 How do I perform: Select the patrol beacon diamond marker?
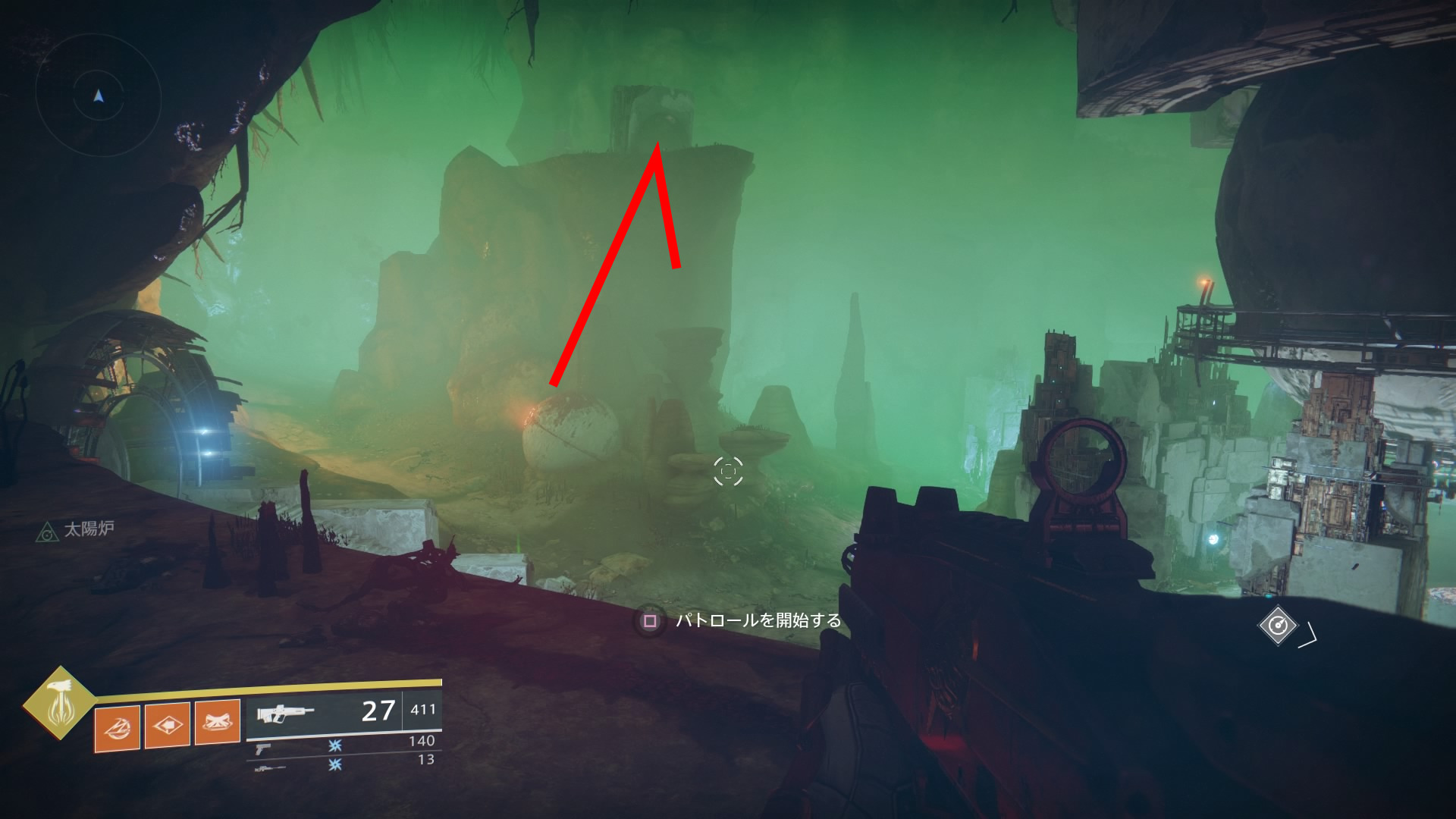tap(1278, 626)
